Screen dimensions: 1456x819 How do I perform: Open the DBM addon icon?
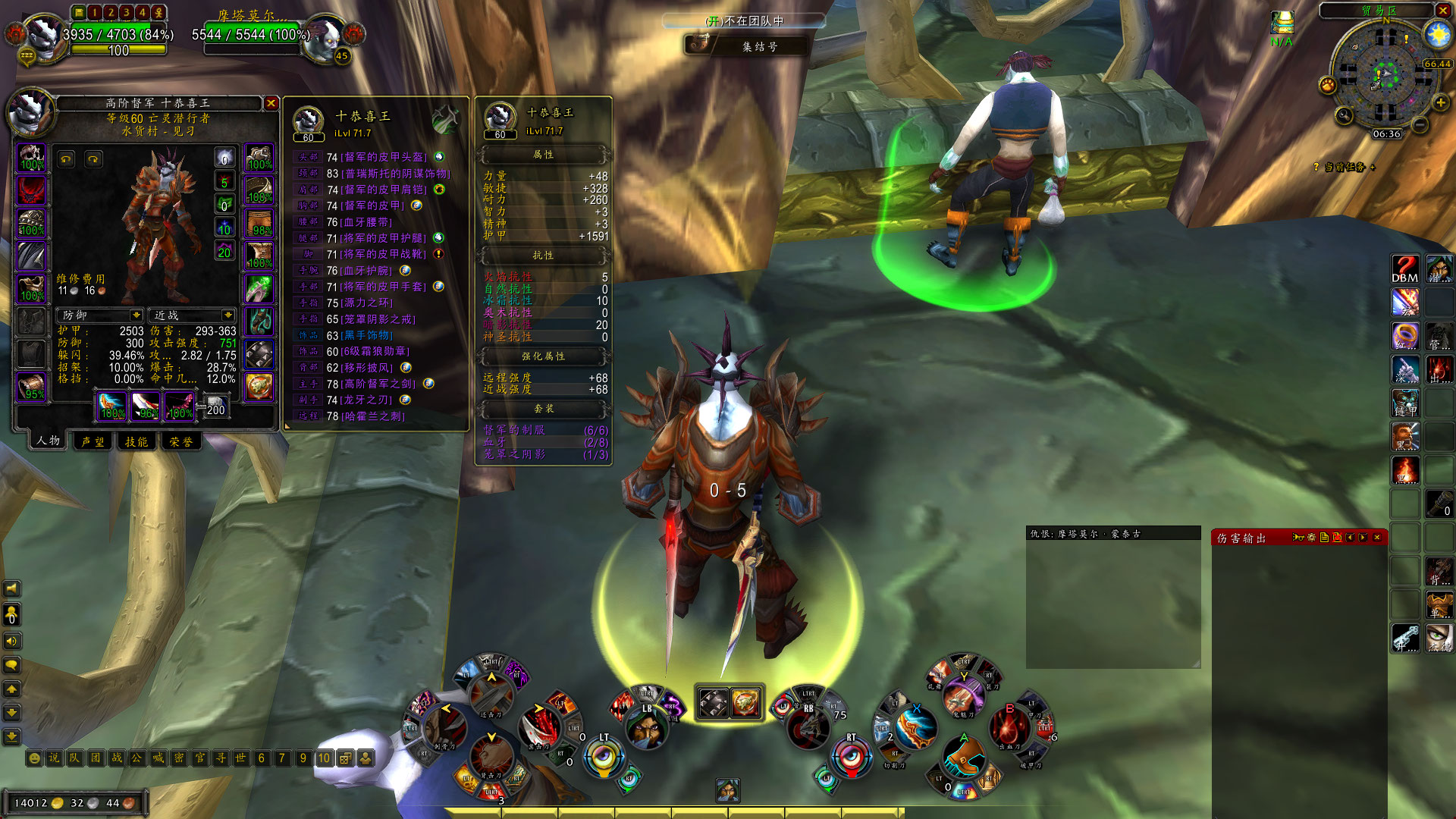[x=1404, y=269]
